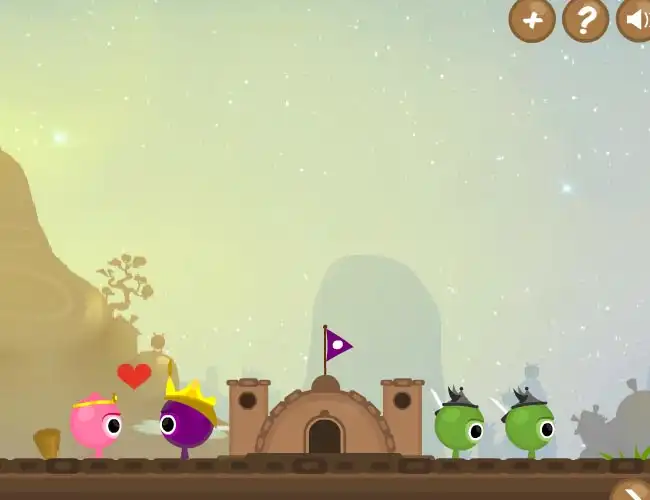
Task: Advance using the arrow button in the corner
Action: click(632, 490)
